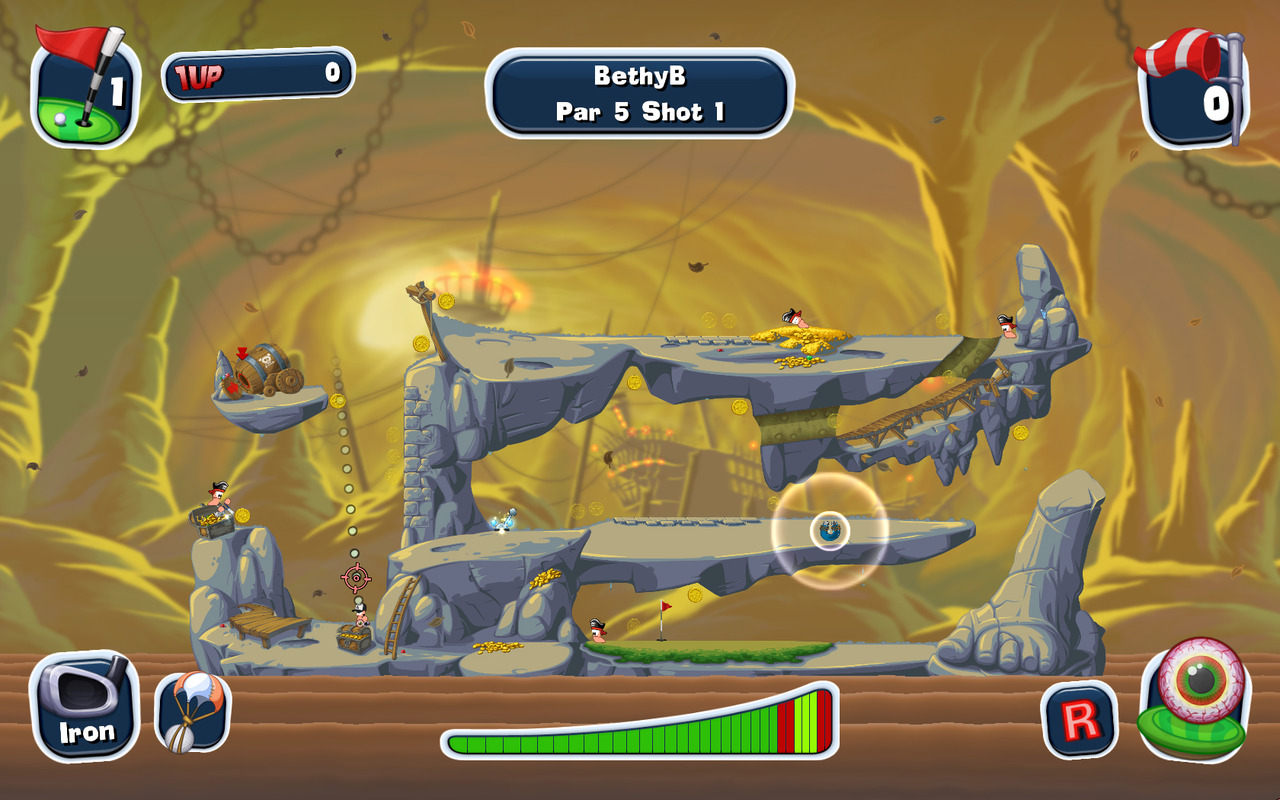Image resolution: width=1280 pixels, height=800 pixels.
Task: Activate the parachute ball utility icon
Action: pyautogui.click(x=192, y=711)
